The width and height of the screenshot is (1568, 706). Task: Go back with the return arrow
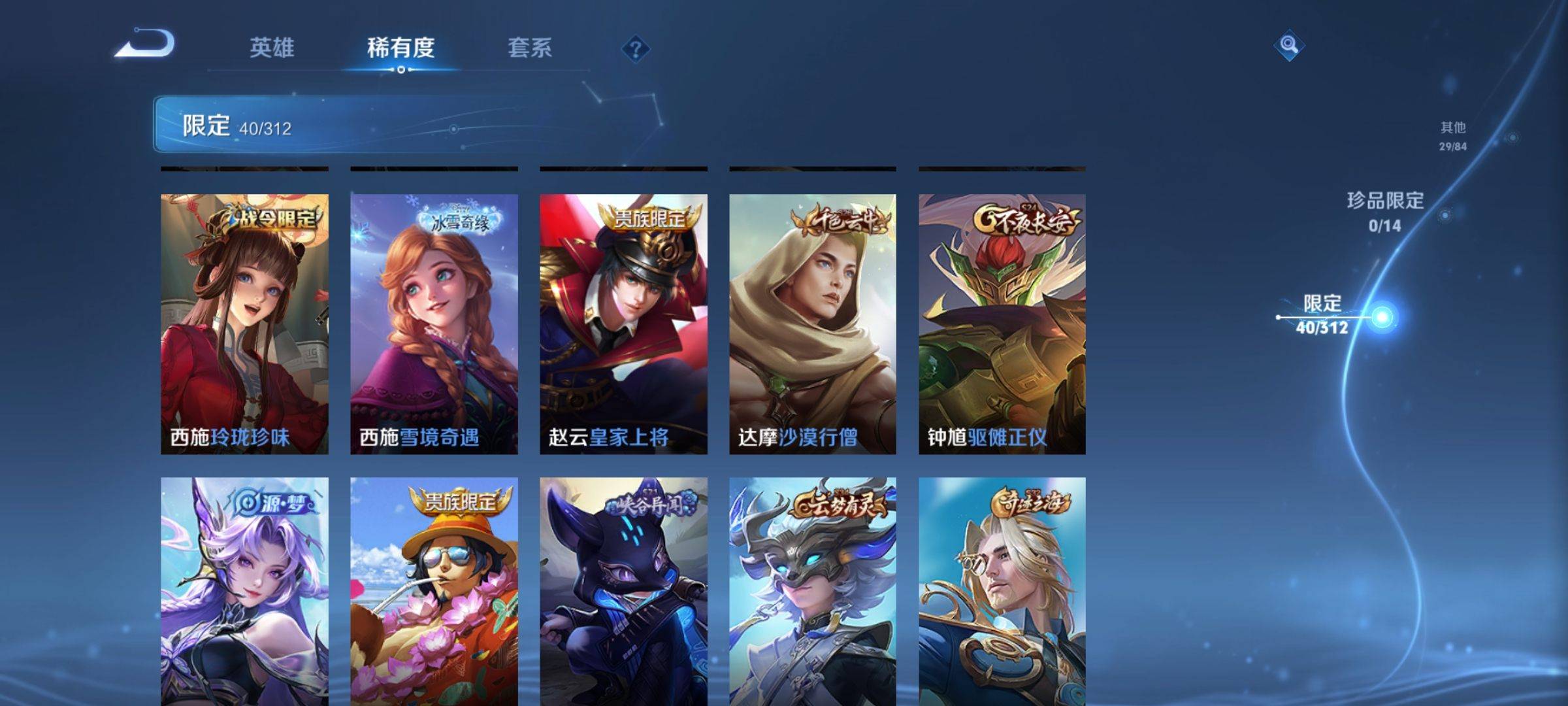tap(145, 44)
